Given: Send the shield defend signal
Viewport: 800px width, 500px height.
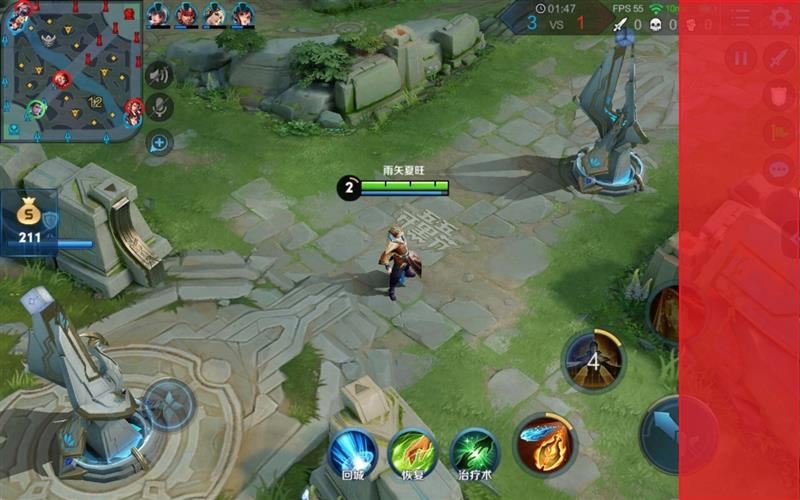Looking at the screenshot, I should (779, 95).
